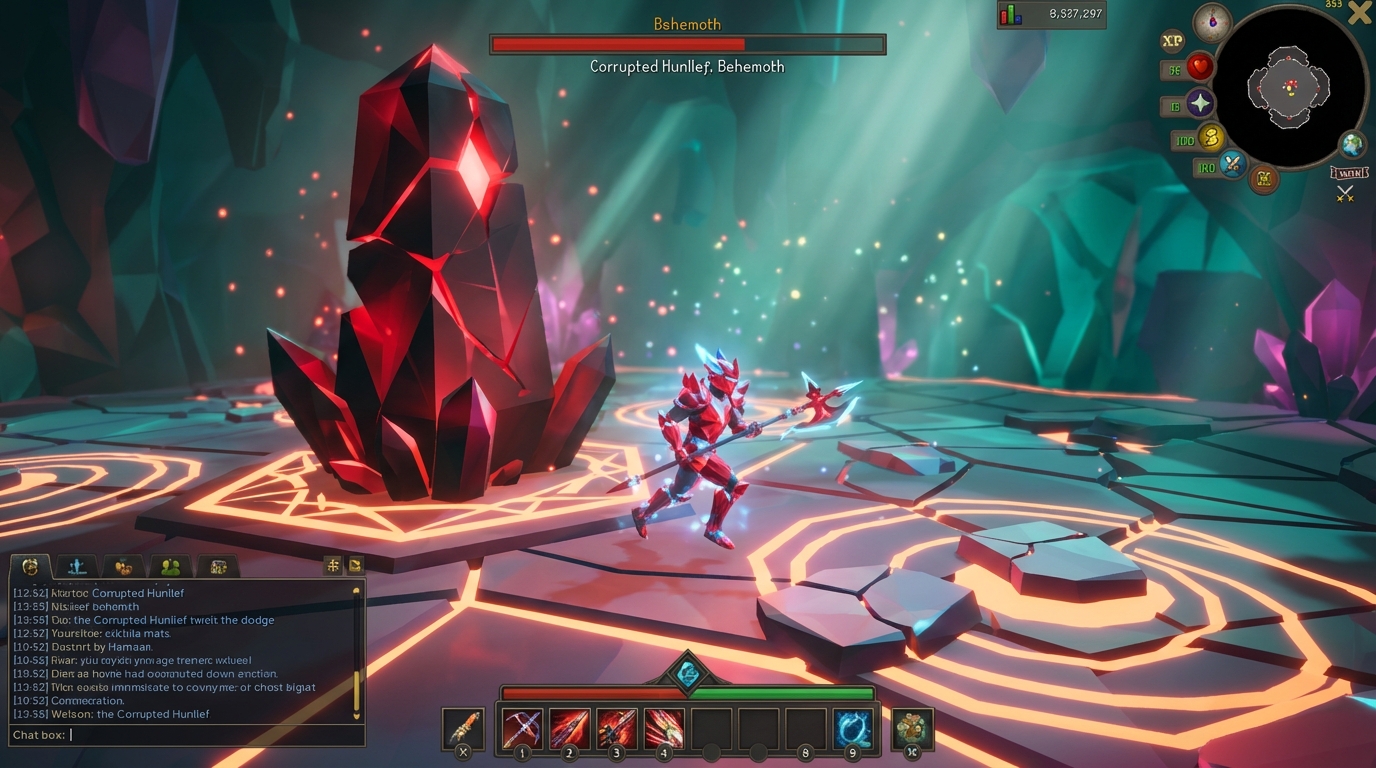Activate the prayer star orb
The width and height of the screenshot is (1376, 768).
pyautogui.click(x=1199, y=102)
